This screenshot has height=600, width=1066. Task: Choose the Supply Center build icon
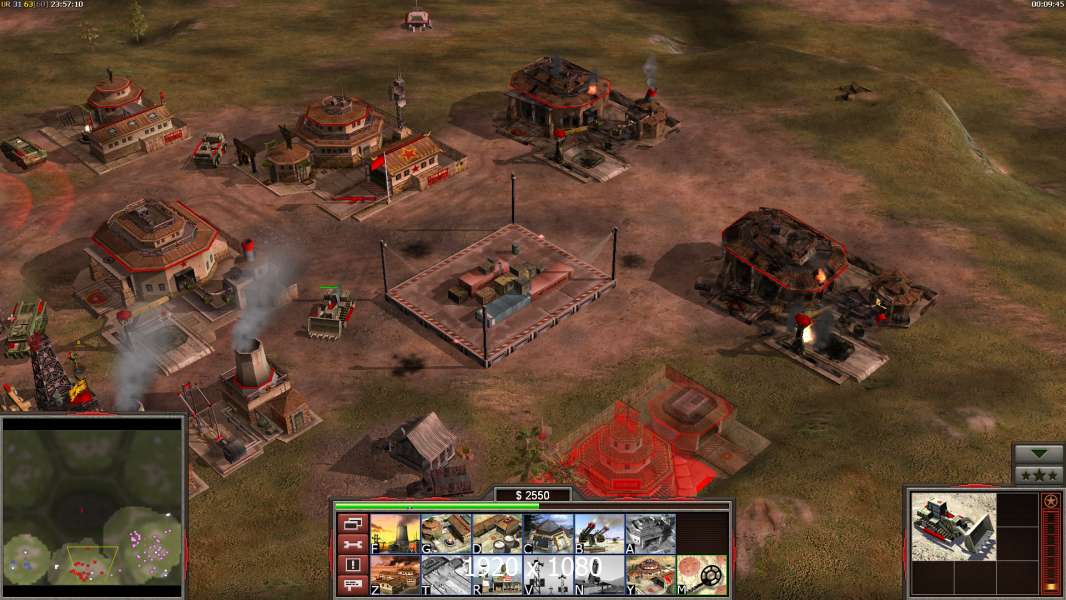[x=497, y=534]
